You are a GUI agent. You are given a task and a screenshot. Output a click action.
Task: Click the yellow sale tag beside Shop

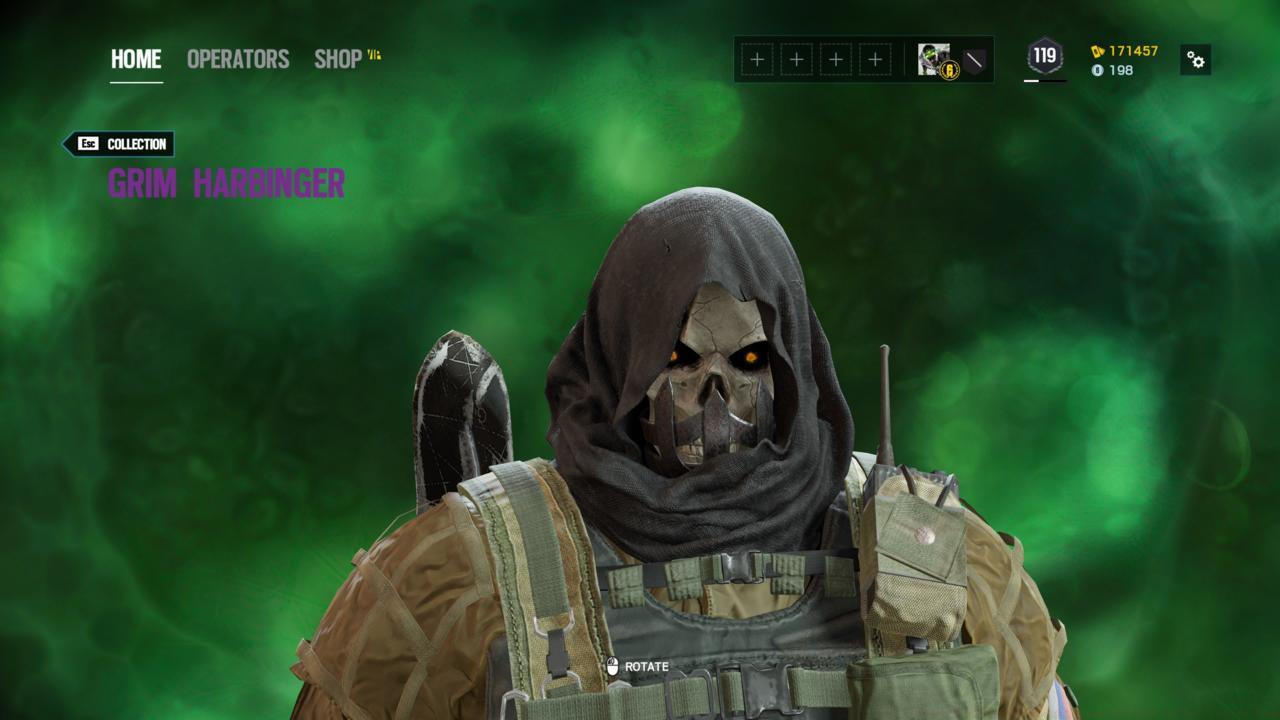coord(376,58)
